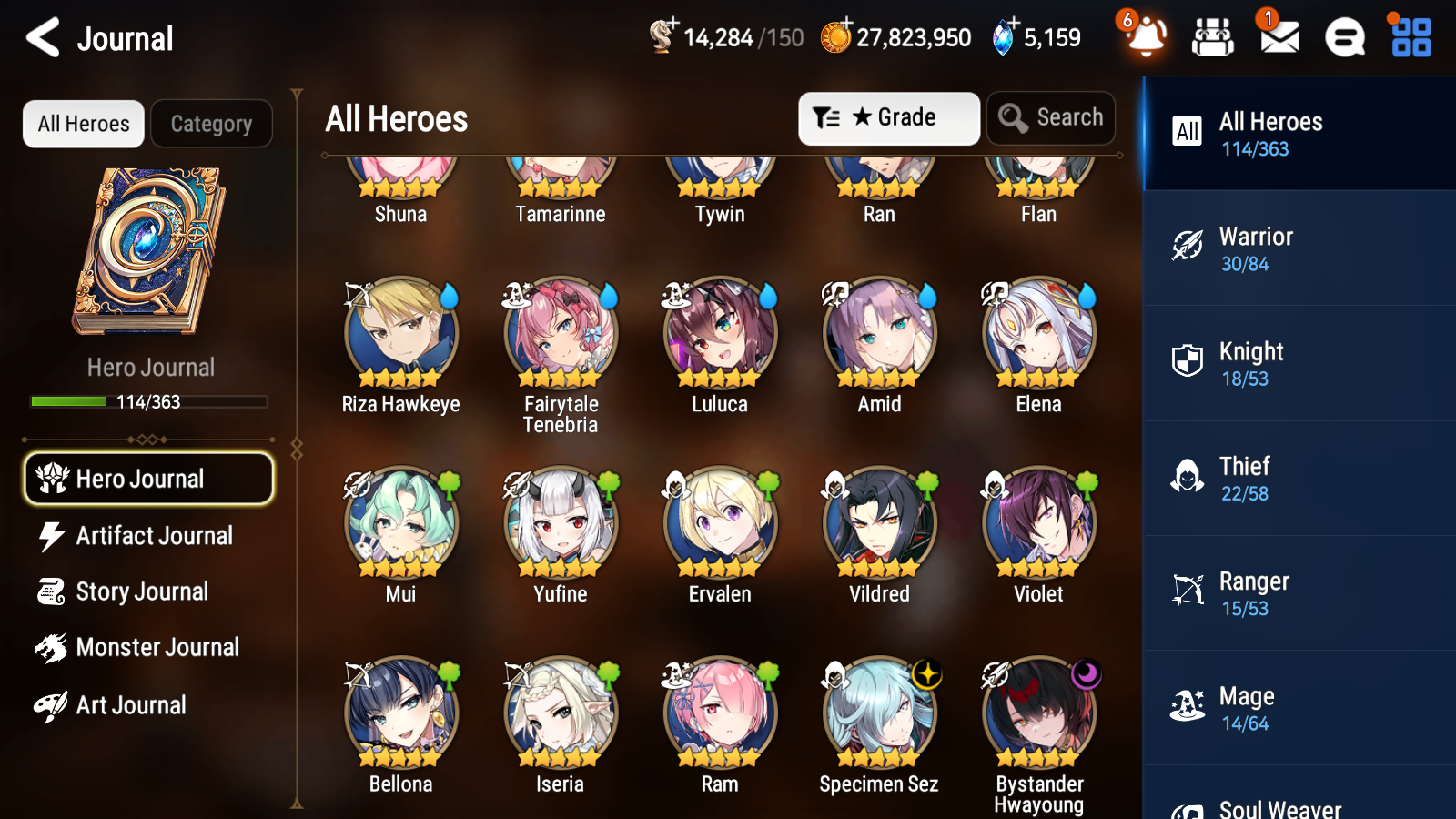The image size is (1456, 819).
Task: Open the inventory chest icon
Action: (x=1213, y=37)
